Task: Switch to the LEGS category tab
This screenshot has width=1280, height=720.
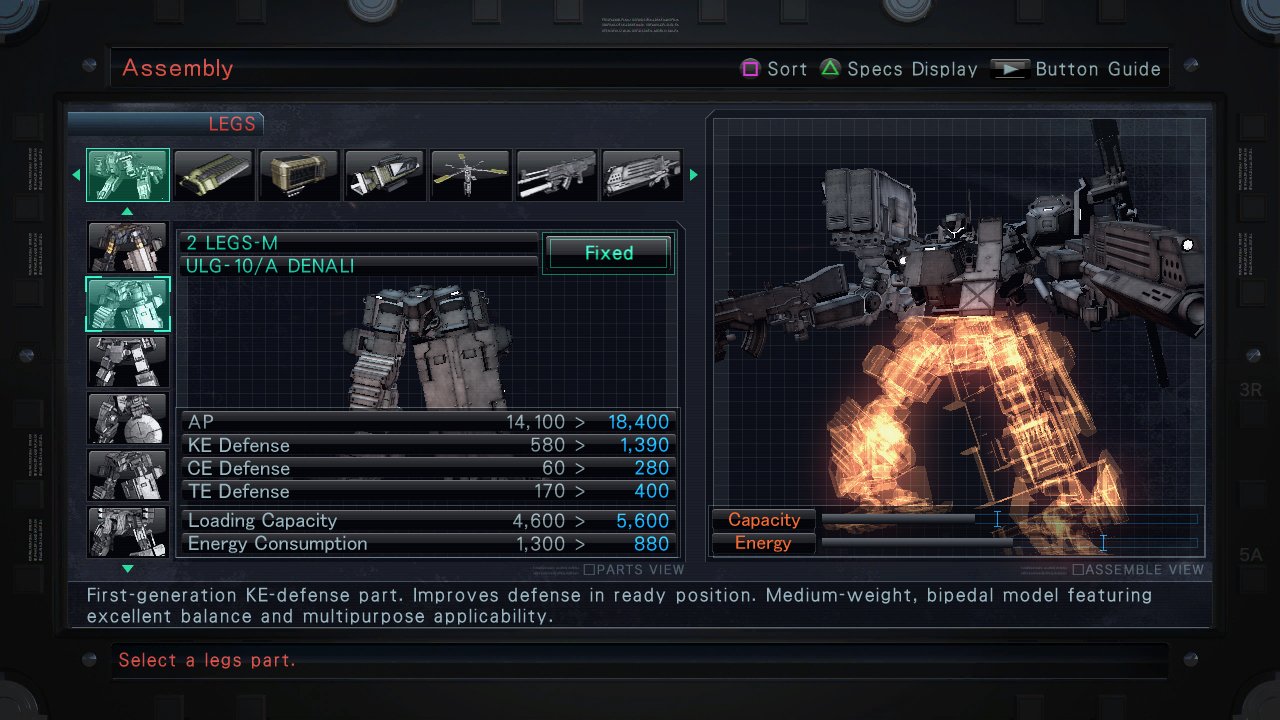Action: pos(233,123)
